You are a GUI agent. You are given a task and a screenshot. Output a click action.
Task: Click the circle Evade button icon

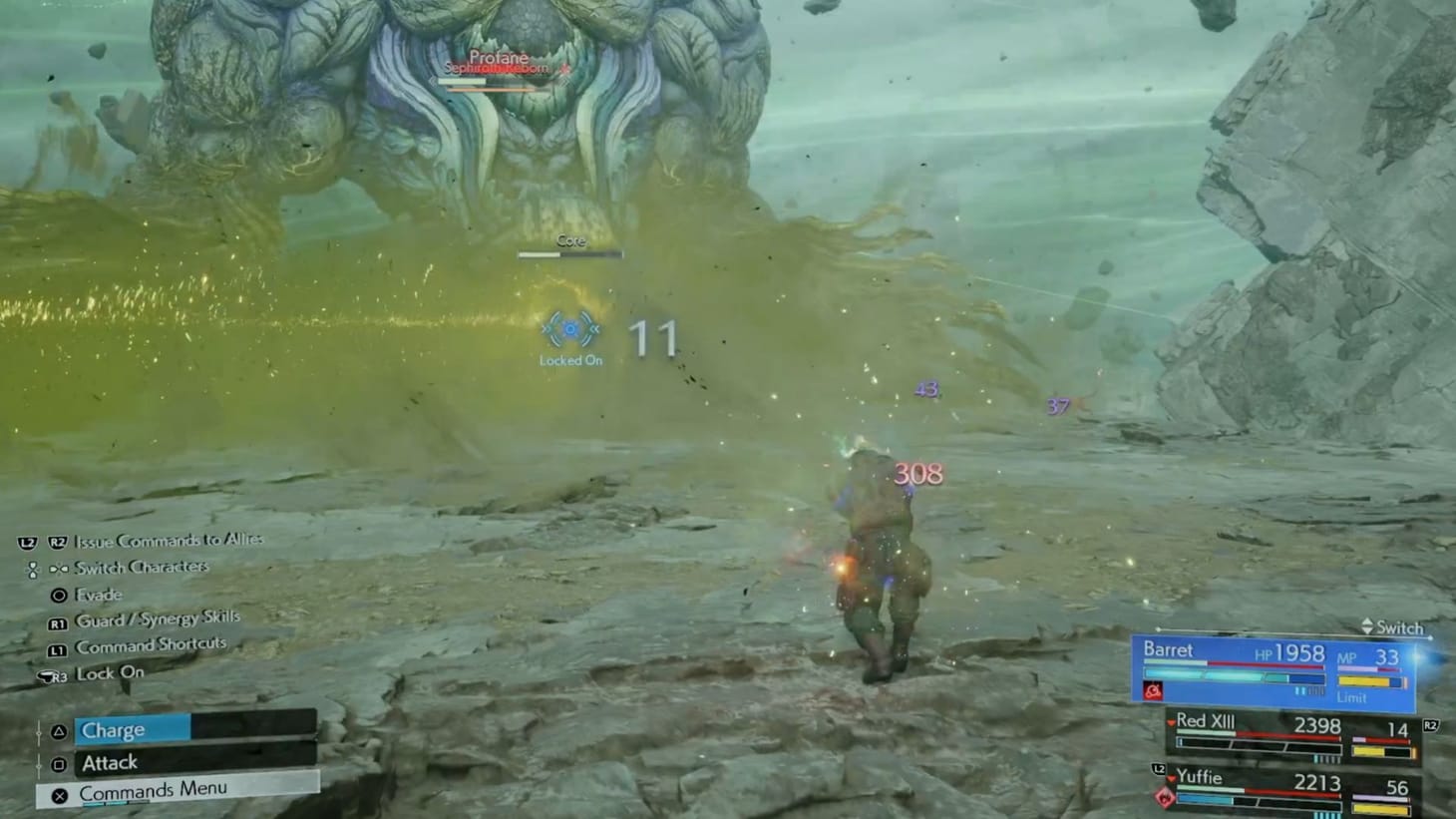click(60, 595)
